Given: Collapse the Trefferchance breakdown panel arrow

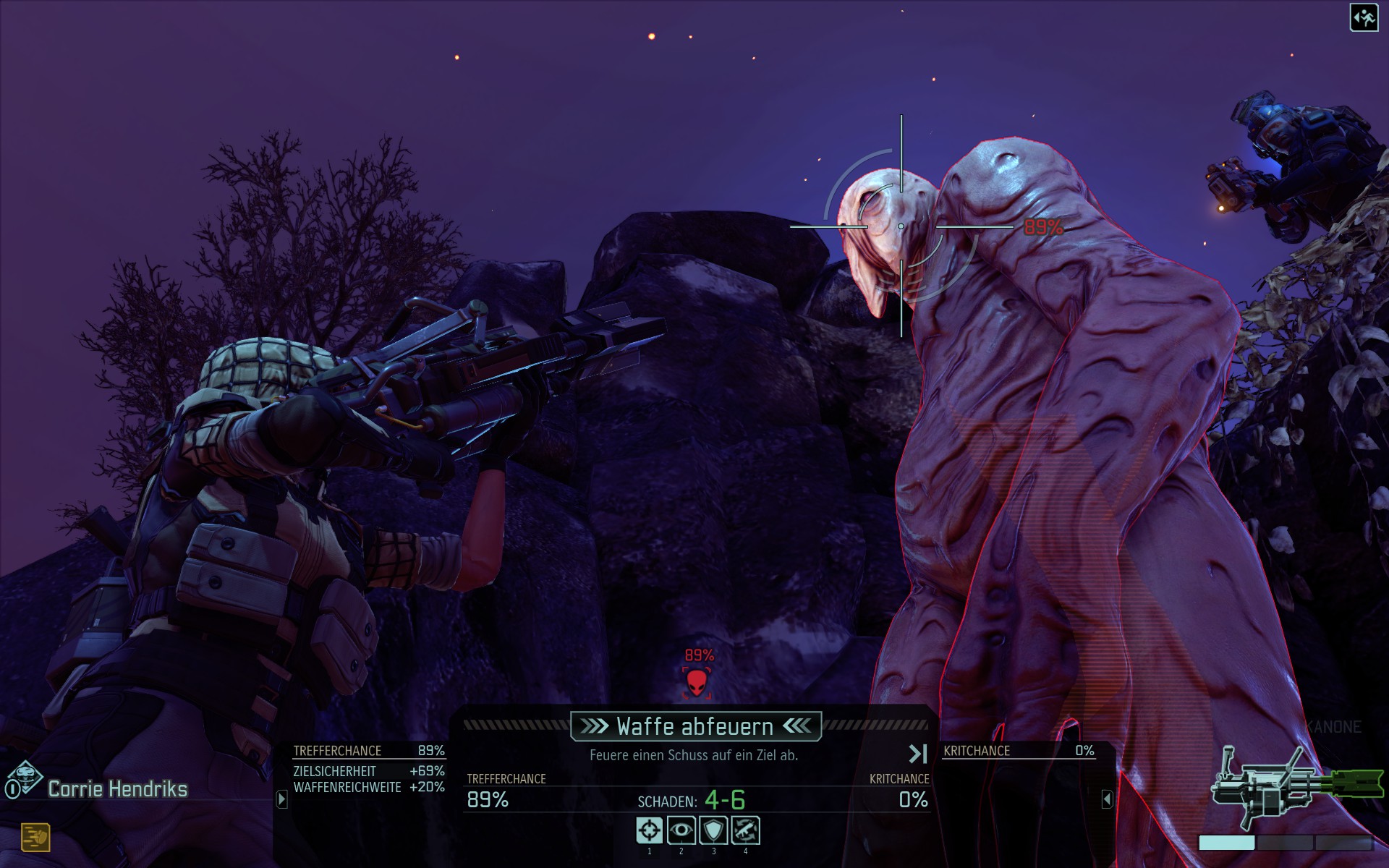Looking at the screenshot, I should click(282, 799).
